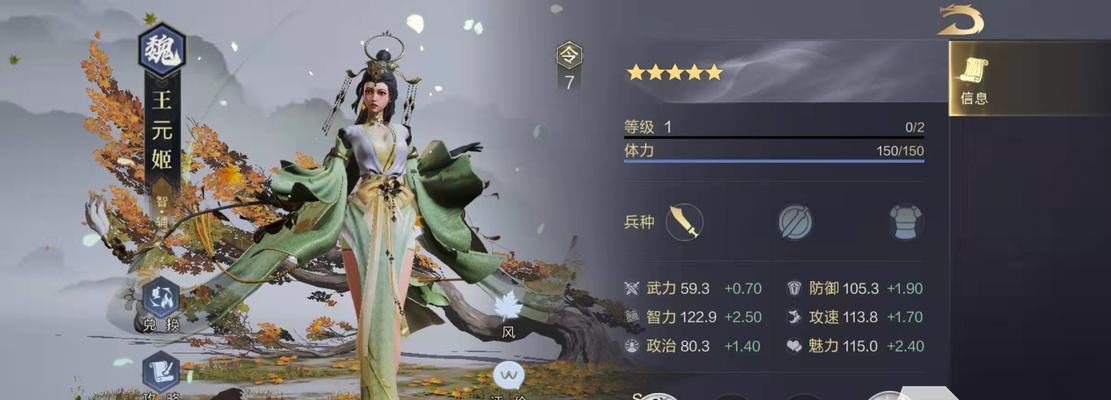Open the 兑换 exchange button

coord(161,302)
